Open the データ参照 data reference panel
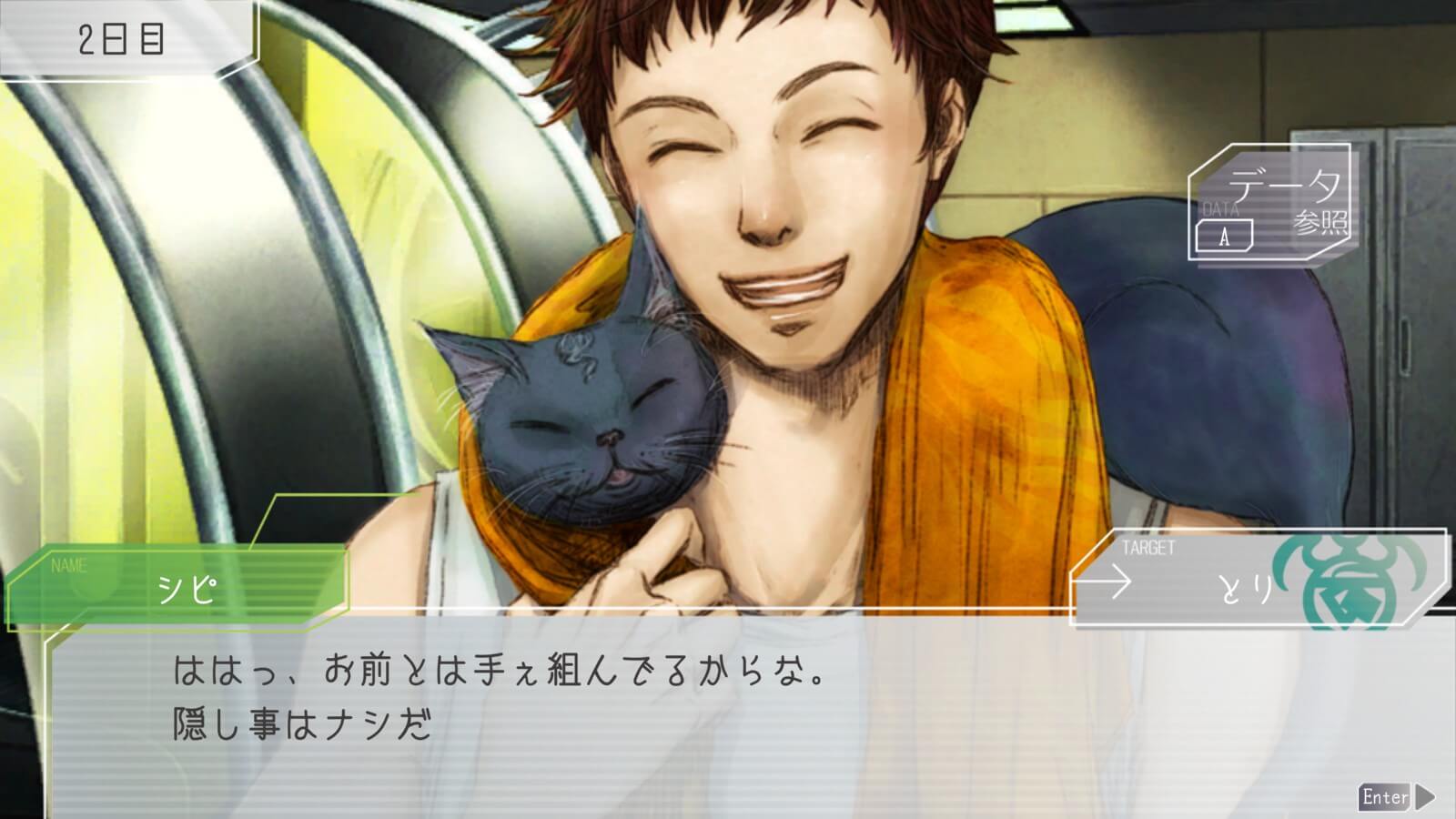1456x819 pixels. pos(1270,202)
